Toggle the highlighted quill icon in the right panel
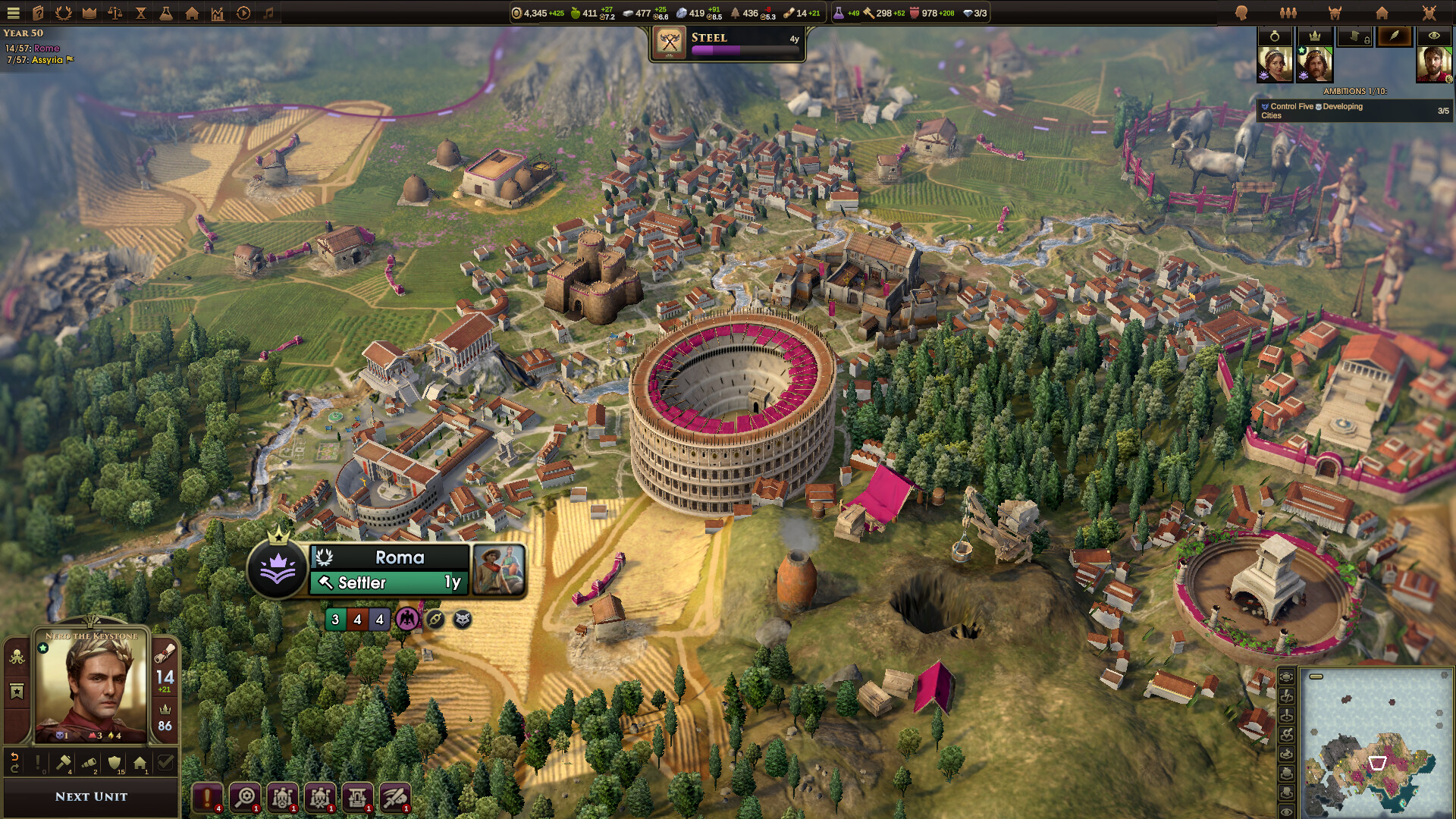1456x819 pixels. pyautogui.click(x=1394, y=36)
